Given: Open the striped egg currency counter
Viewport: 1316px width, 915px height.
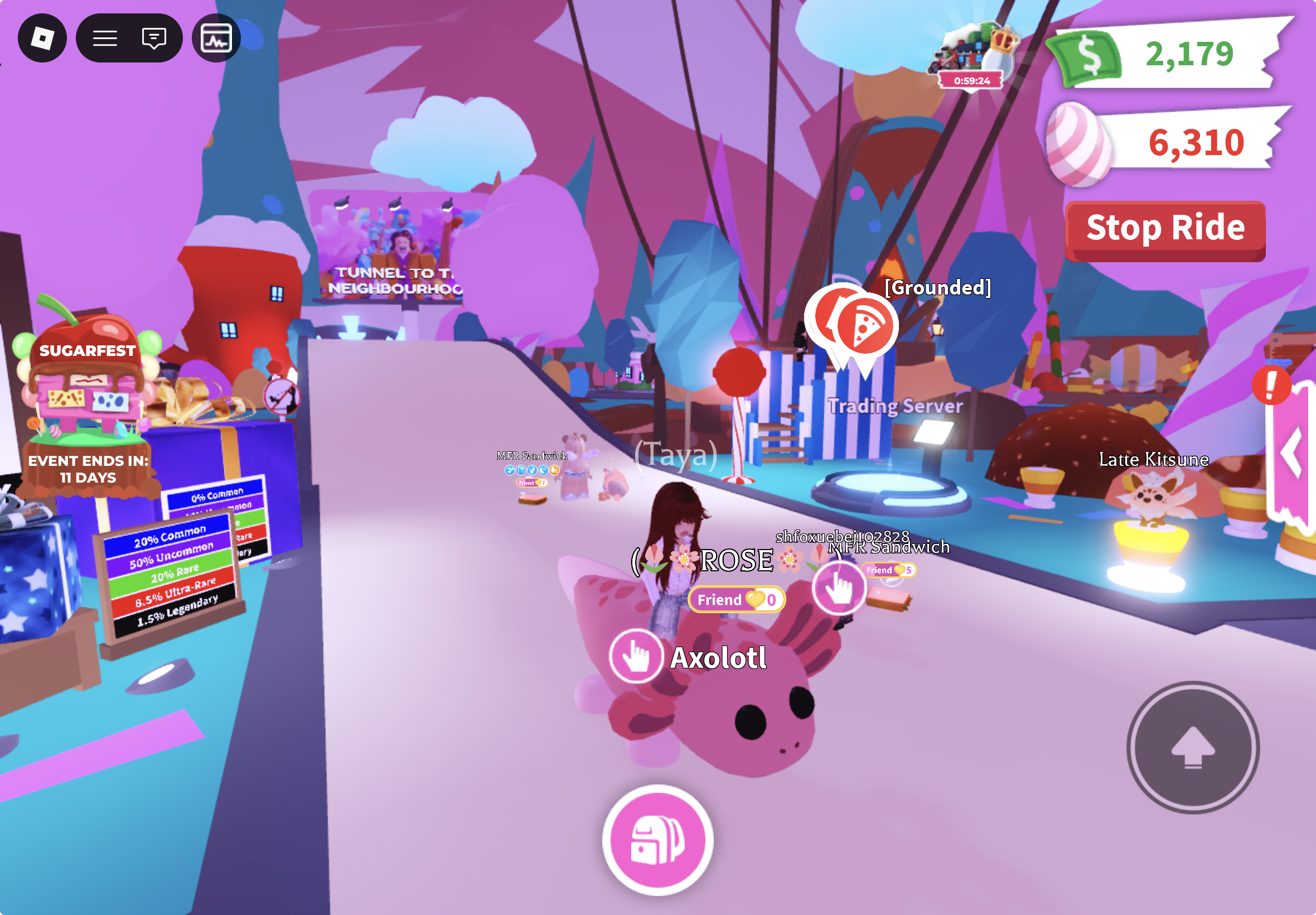Looking at the screenshot, I should 1163,142.
